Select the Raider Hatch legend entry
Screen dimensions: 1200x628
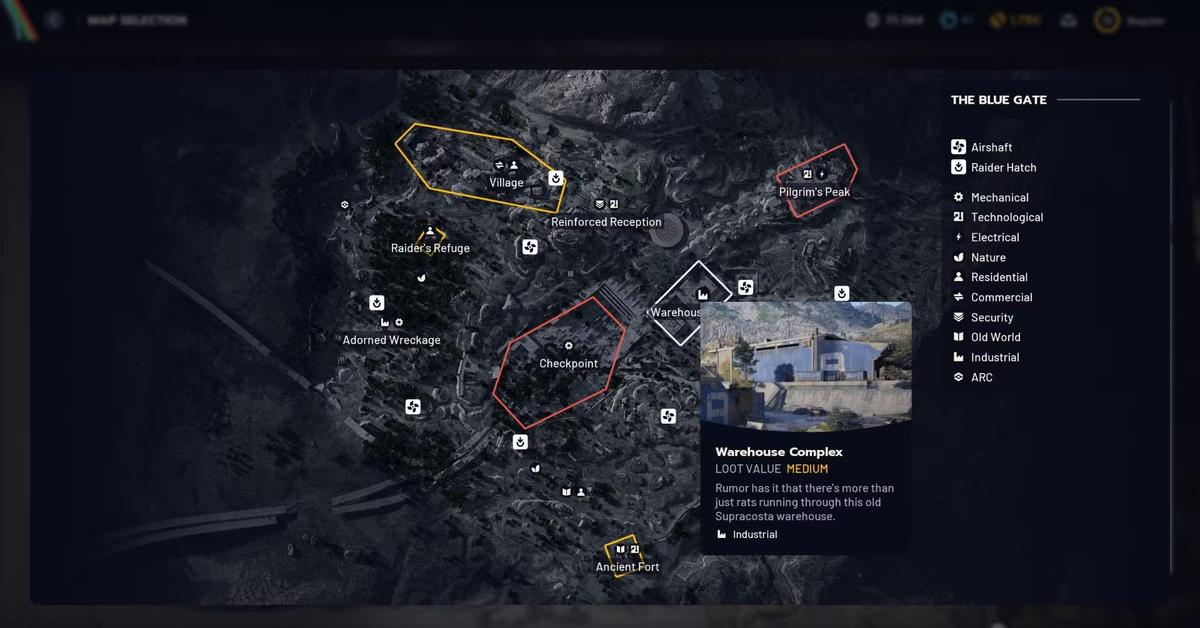pyautogui.click(x=1003, y=167)
